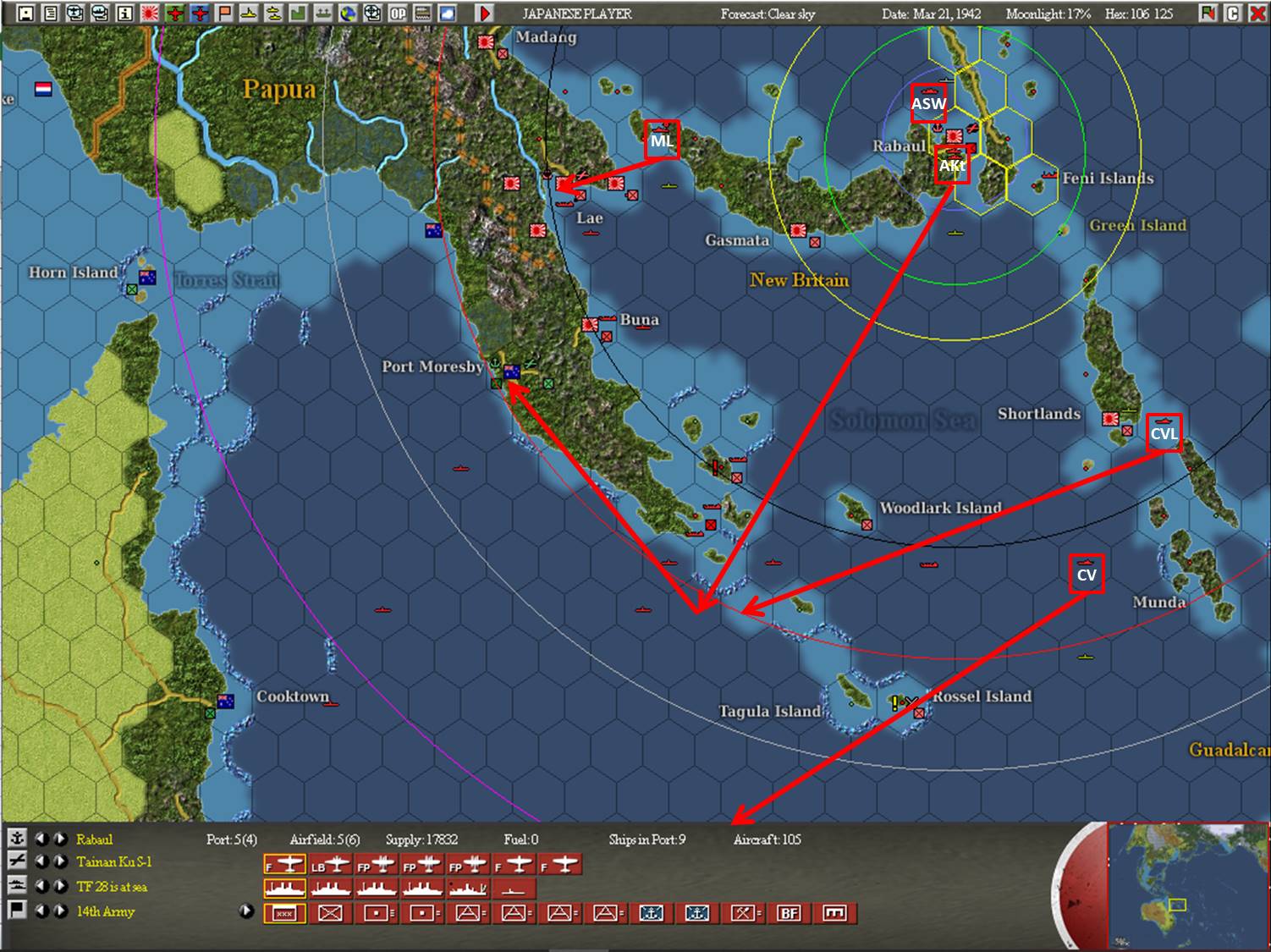The height and width of the screenshot is (952, 1271).
Task: Click the minimap viewport in the bottom right
Action: coord(1180,905)
